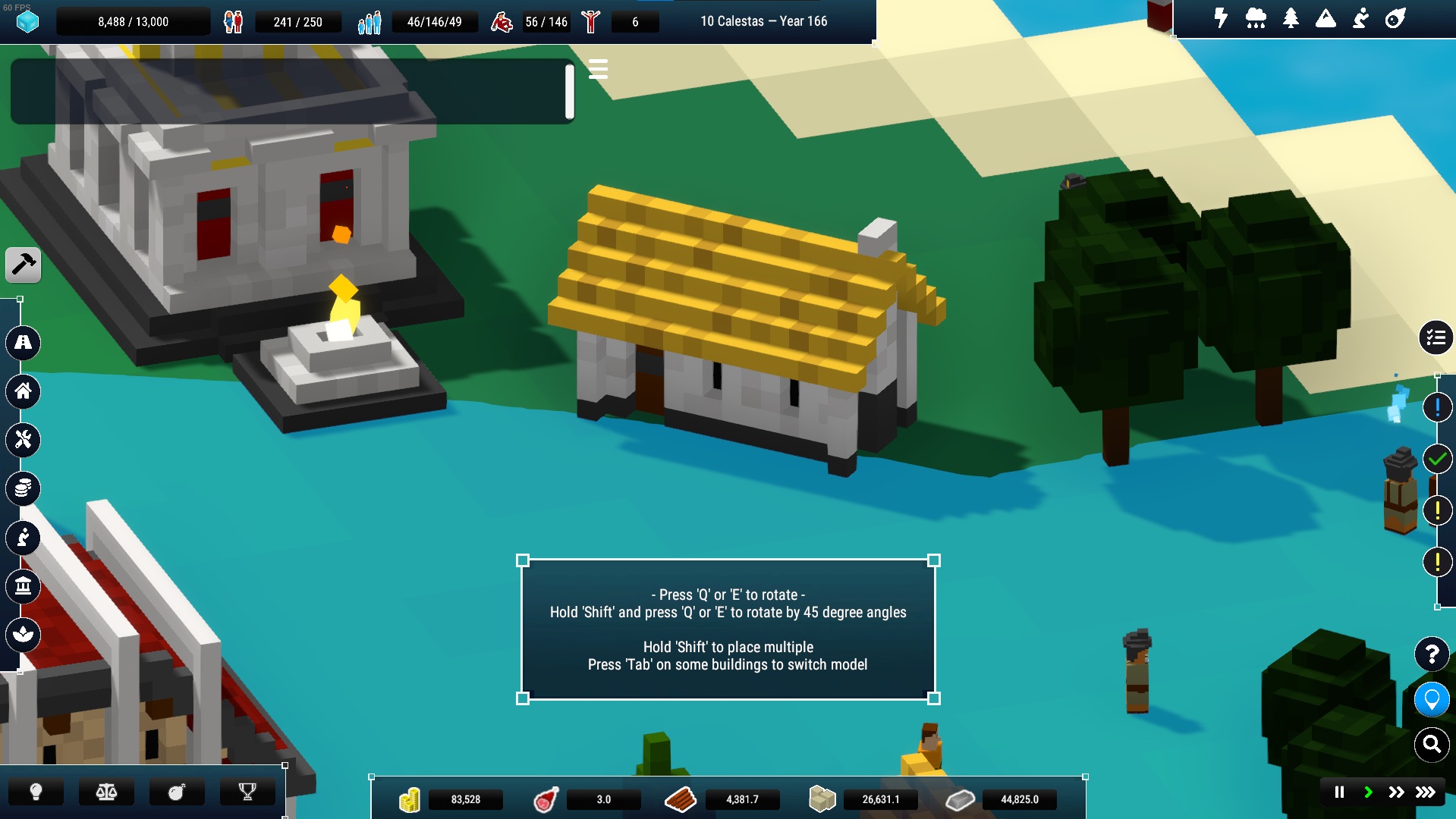The width and height of the screenshot is (1456, 819).
Task: Open the lotus flower build category
Action: (24, 634)
